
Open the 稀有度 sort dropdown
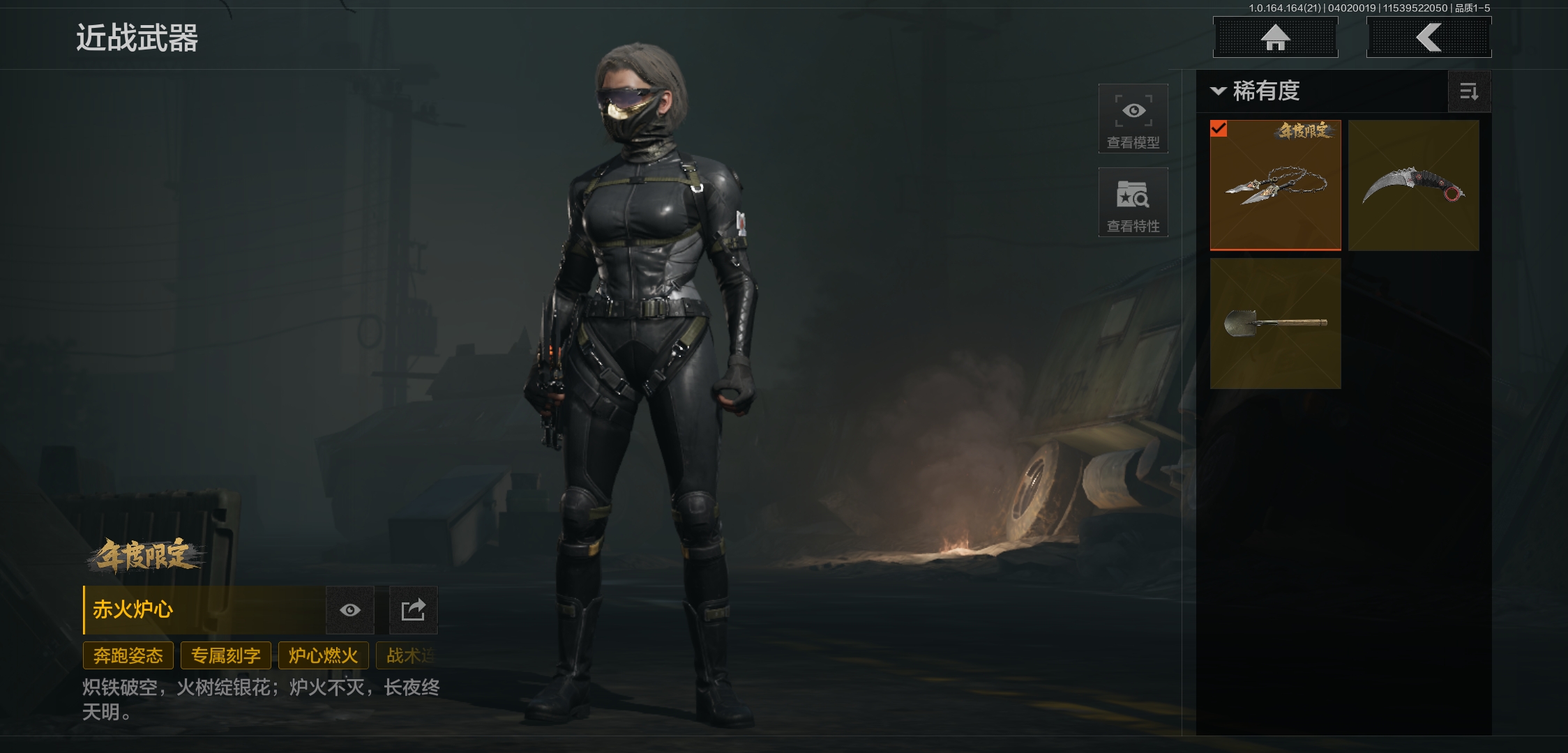pos(1256,91)
